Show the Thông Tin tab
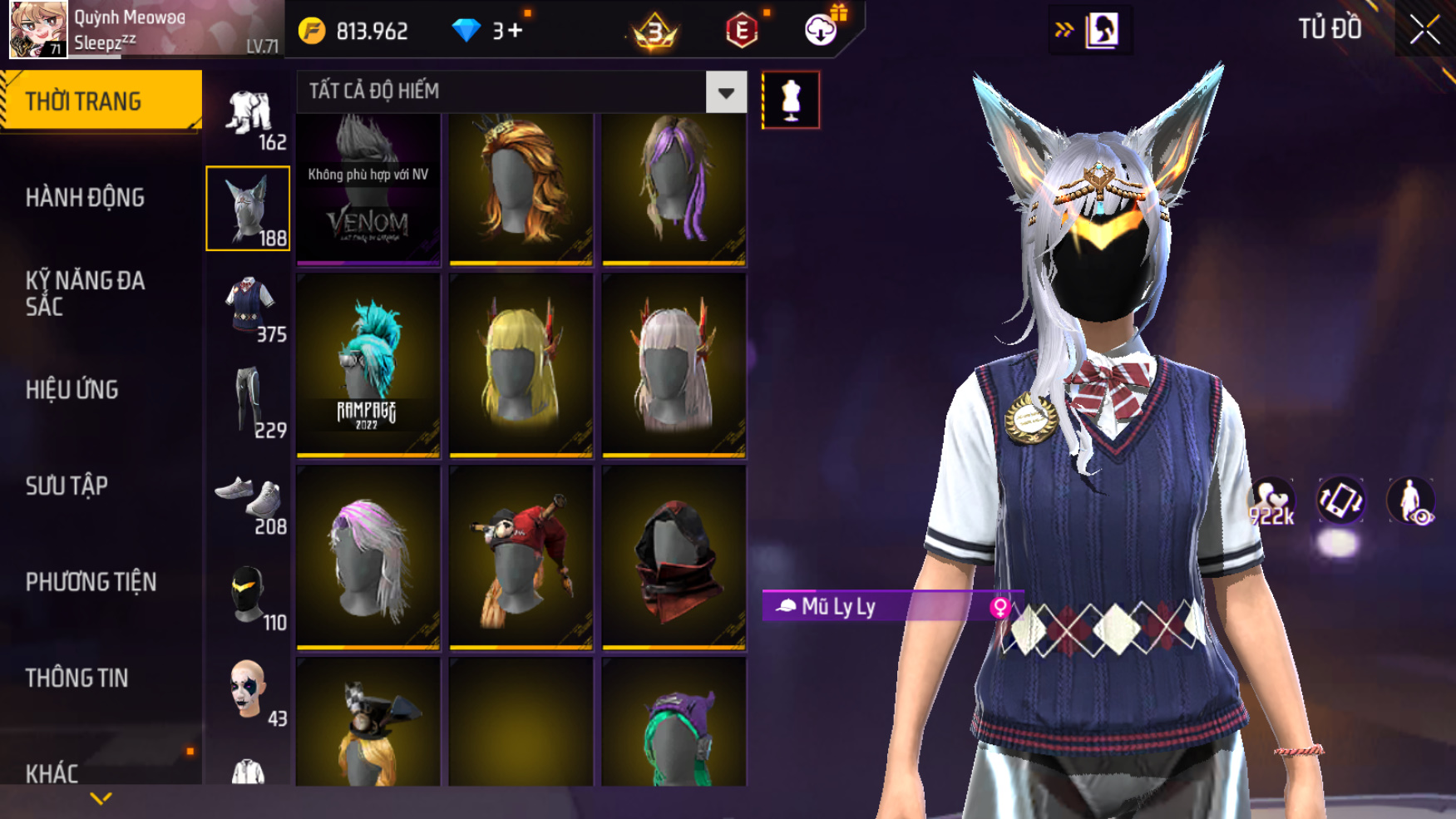 click(77, 678)
